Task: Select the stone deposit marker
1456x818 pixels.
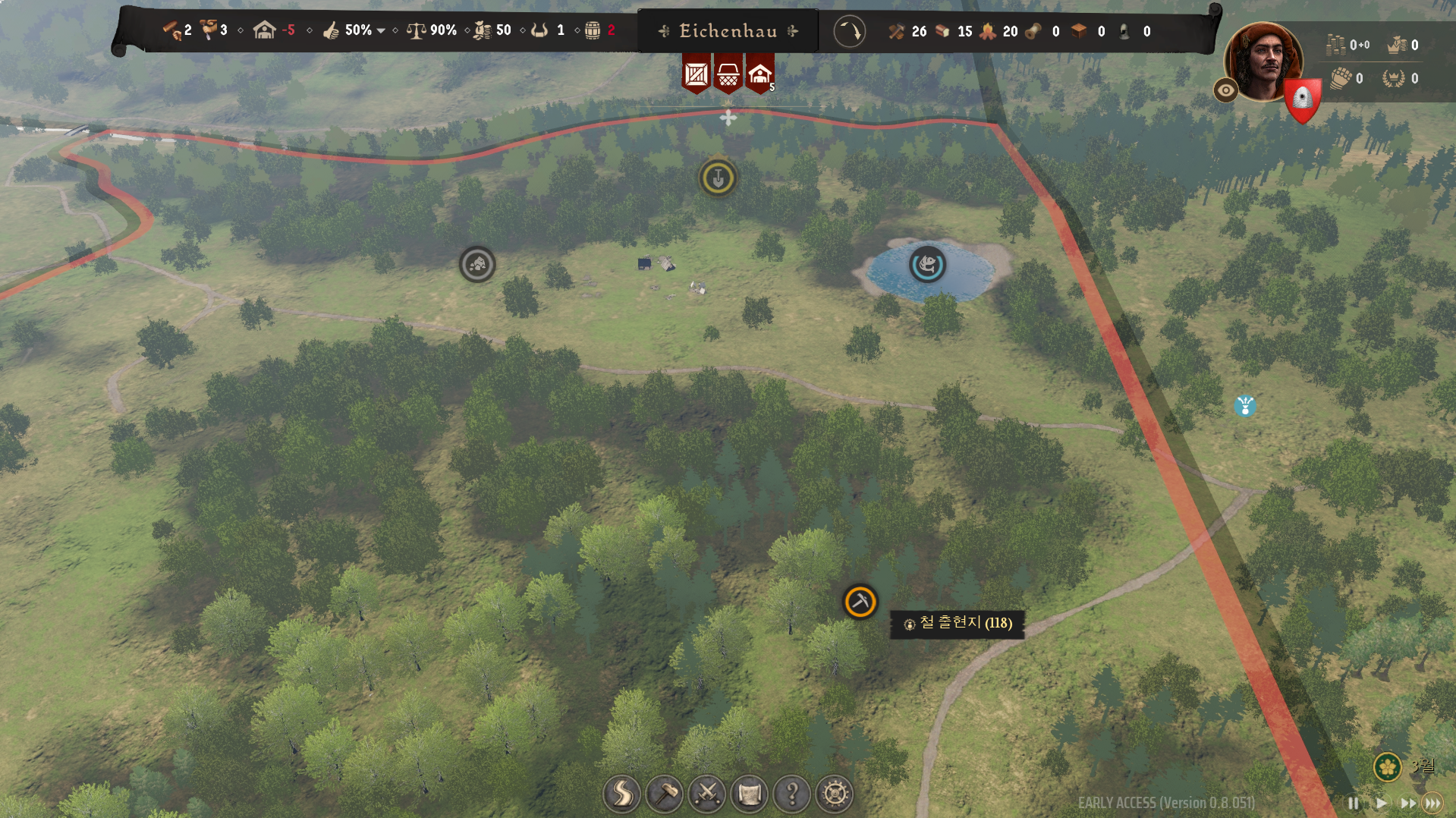Action: point(477,265)
